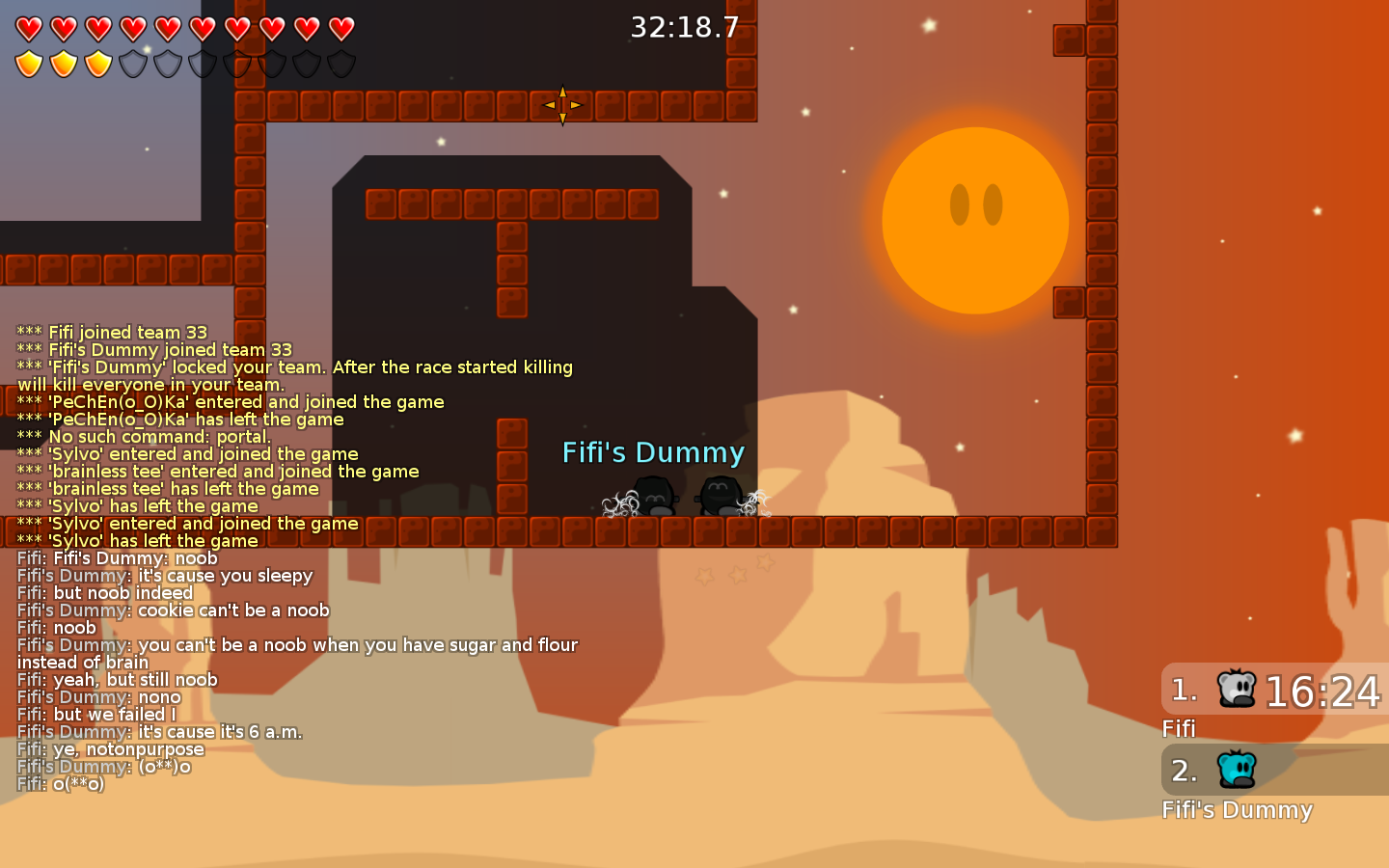1389x868 pixels.
Task: Click the player name Fifi under first place
Action: (x=1179, y=730)
